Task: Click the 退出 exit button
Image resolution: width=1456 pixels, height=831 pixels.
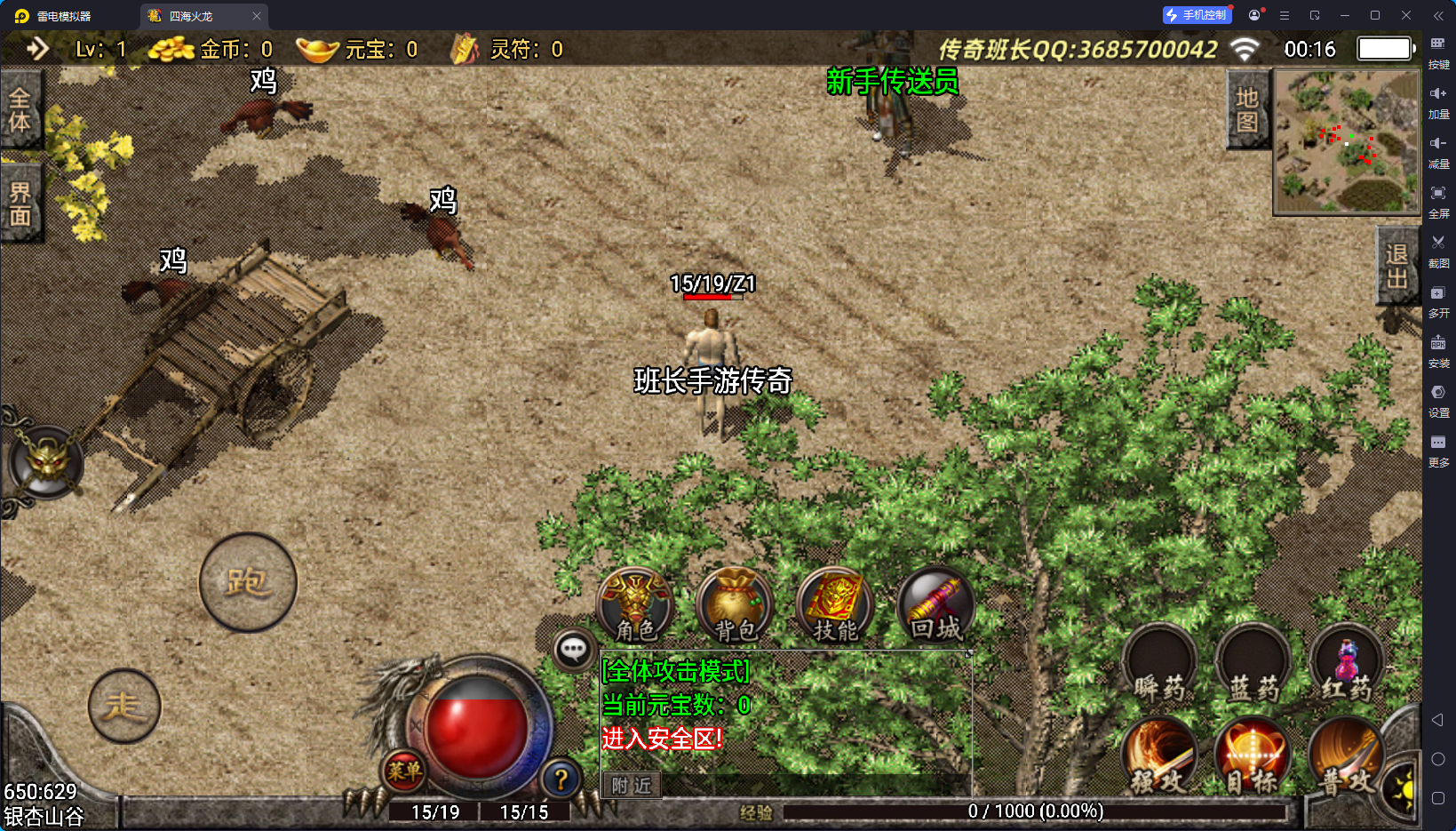Action: coord(1396,266)
